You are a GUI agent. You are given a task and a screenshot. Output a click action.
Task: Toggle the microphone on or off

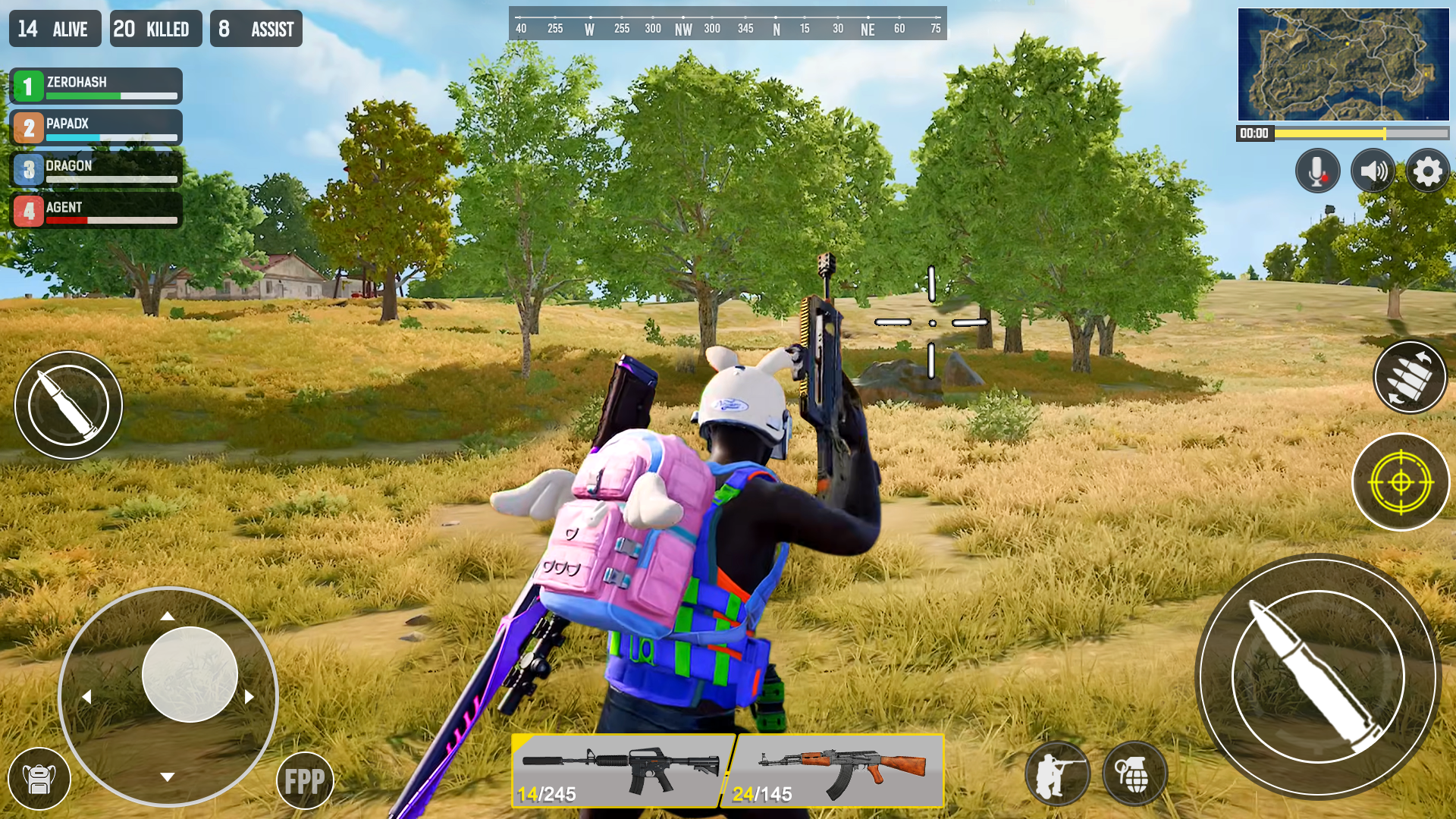pyautogui.click(x=1317, y=171)
